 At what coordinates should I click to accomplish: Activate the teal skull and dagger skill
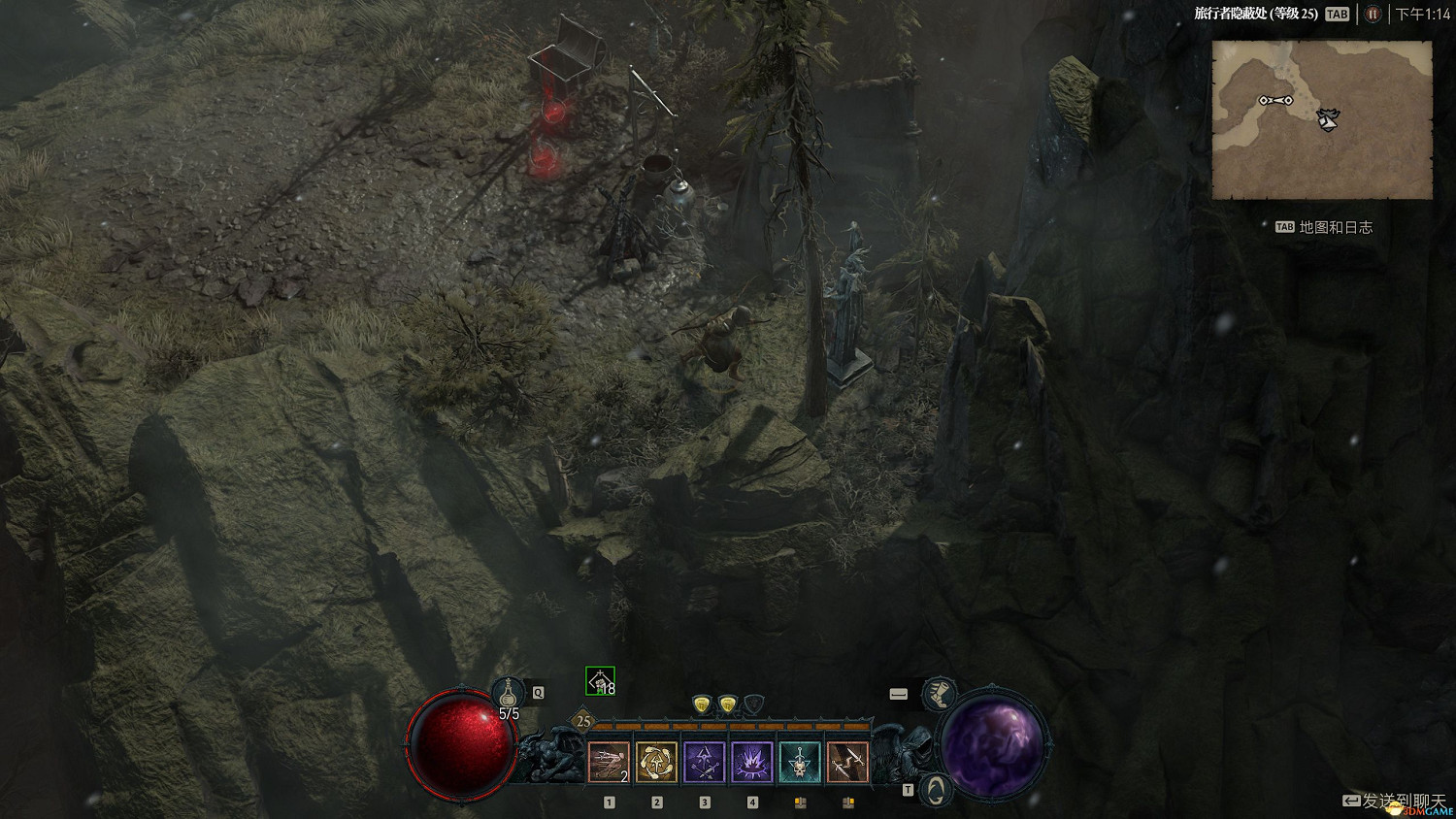(x=799, y=763)
